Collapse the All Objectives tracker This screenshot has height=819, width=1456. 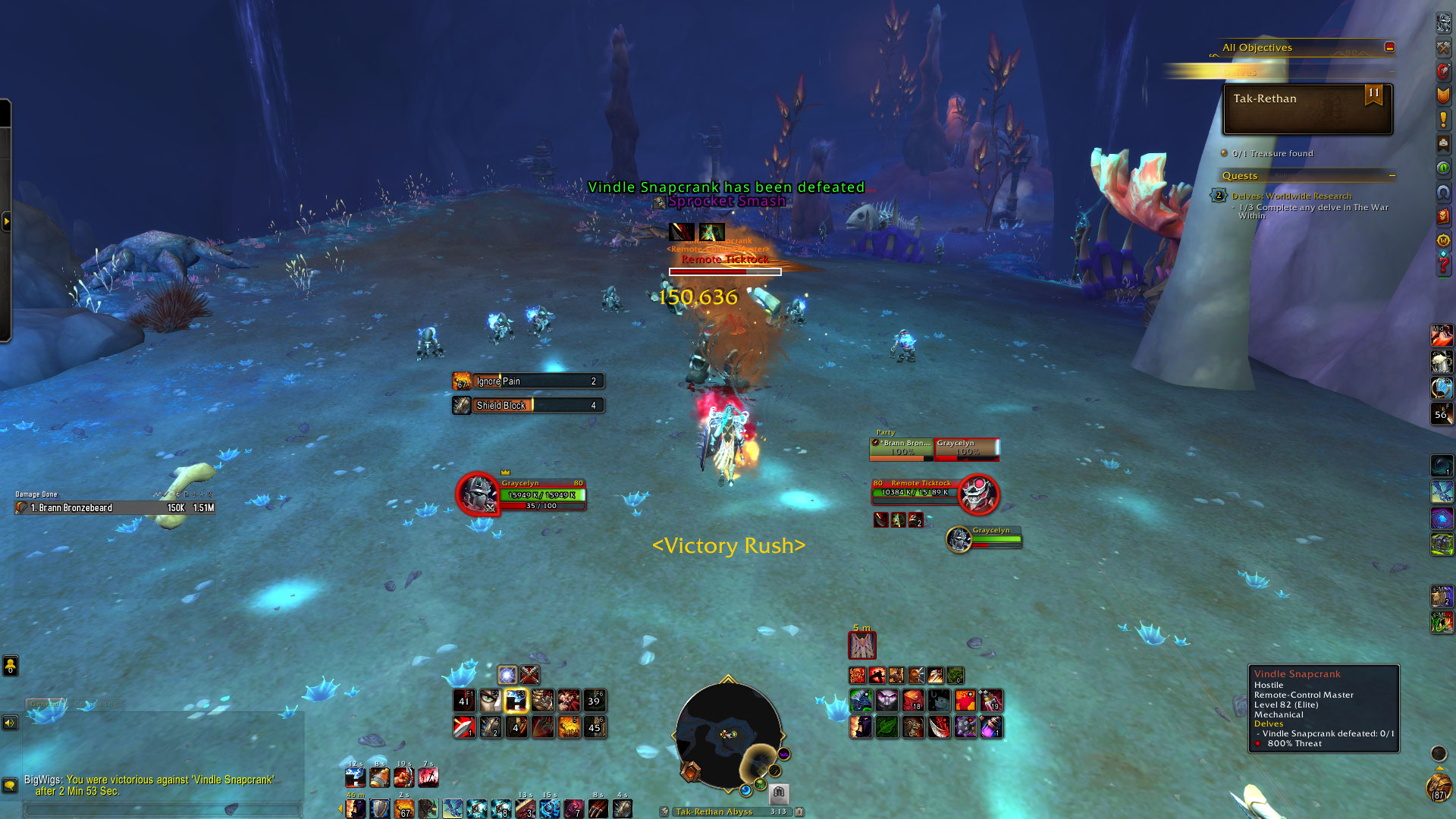[1389, 47]
